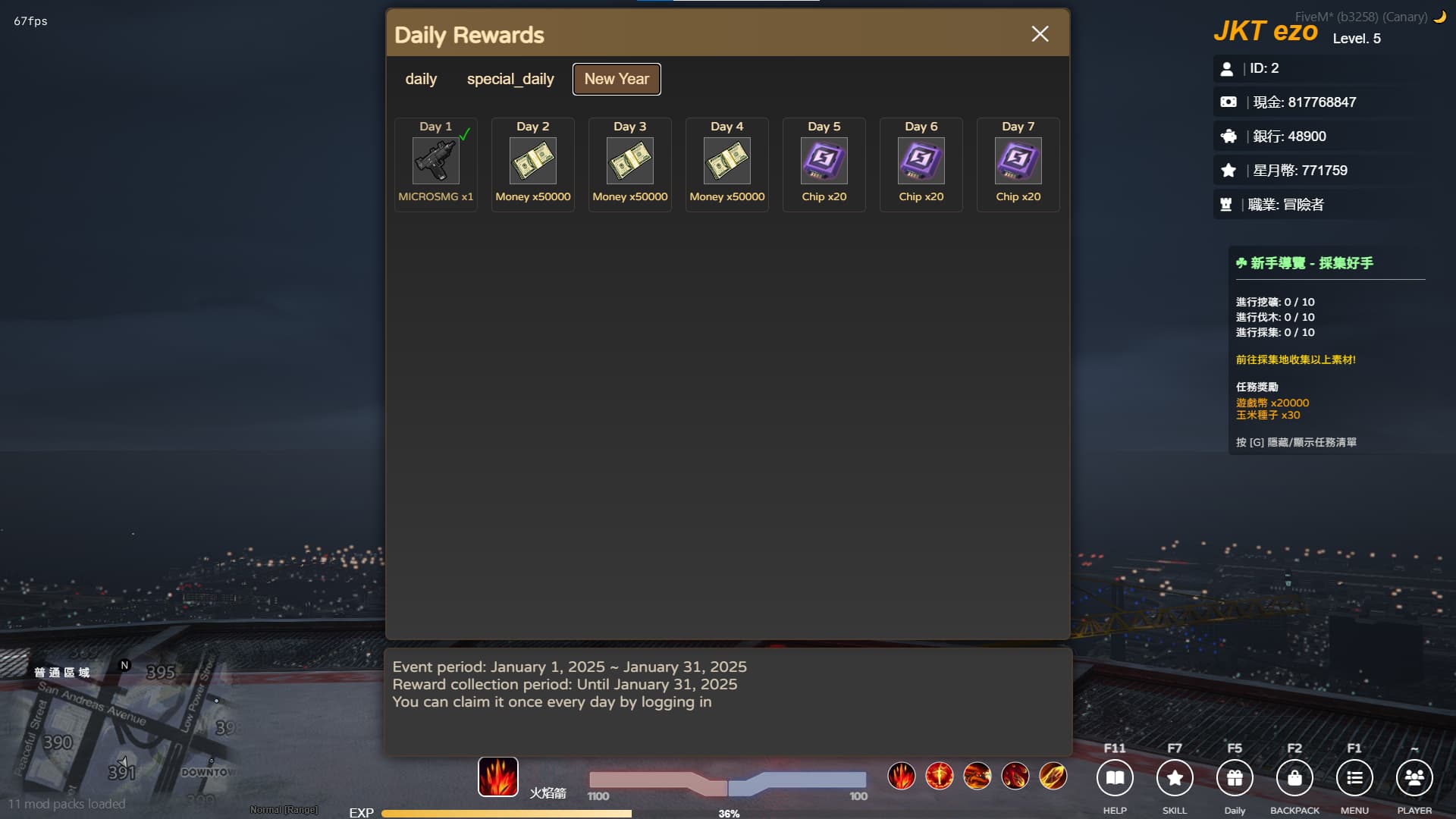
Task: Open the HELP book icon
Action: click(1115, 777)
